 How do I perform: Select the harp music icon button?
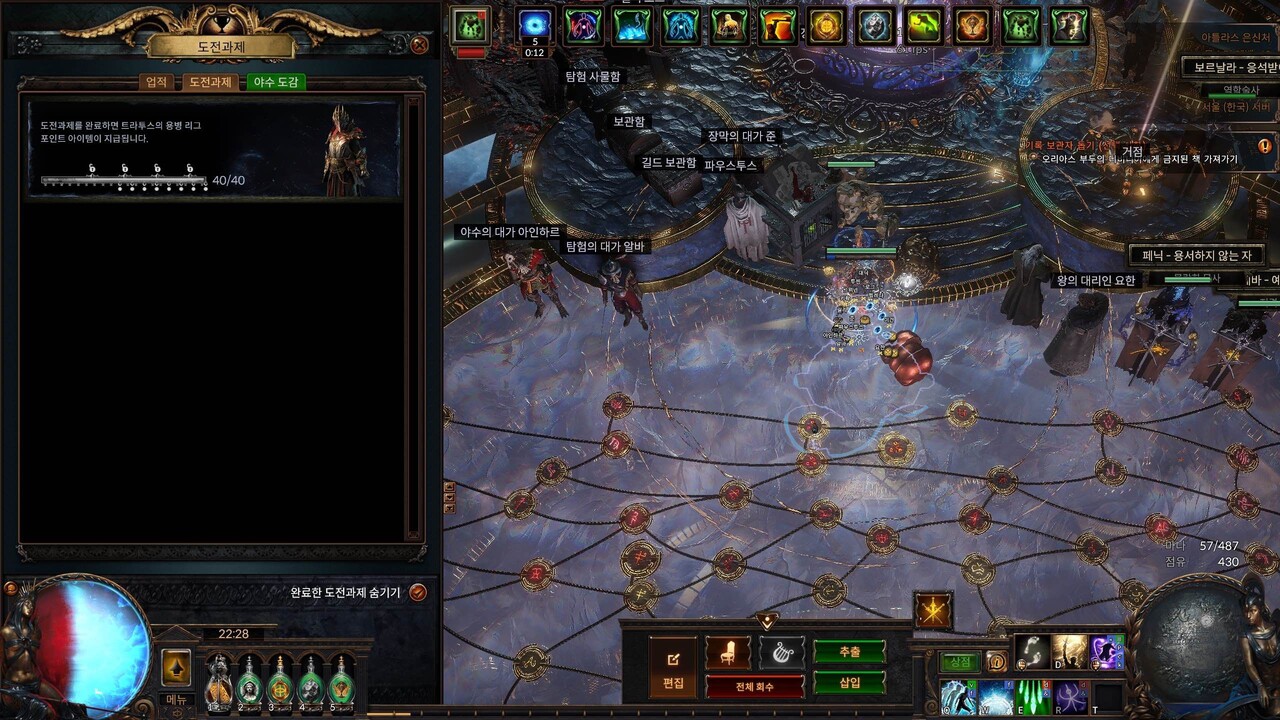coord(781,653)
